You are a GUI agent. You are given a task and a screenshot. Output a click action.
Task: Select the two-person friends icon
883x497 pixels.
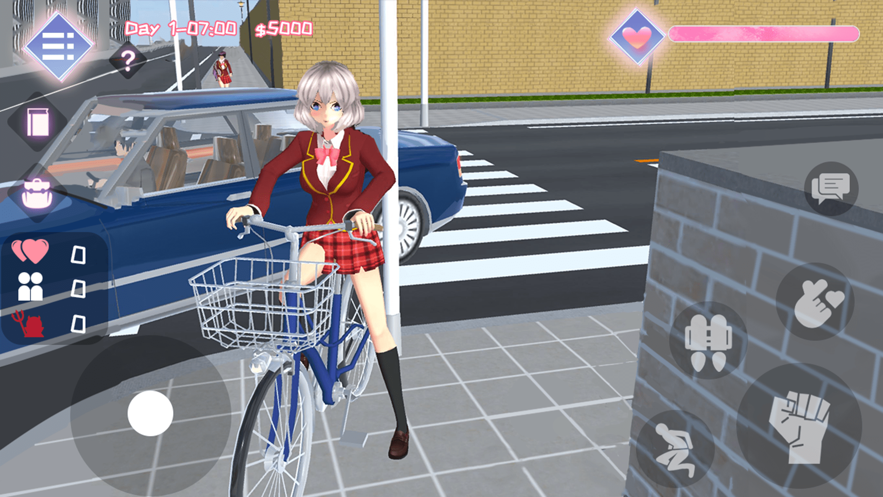[x=31, y=288]
